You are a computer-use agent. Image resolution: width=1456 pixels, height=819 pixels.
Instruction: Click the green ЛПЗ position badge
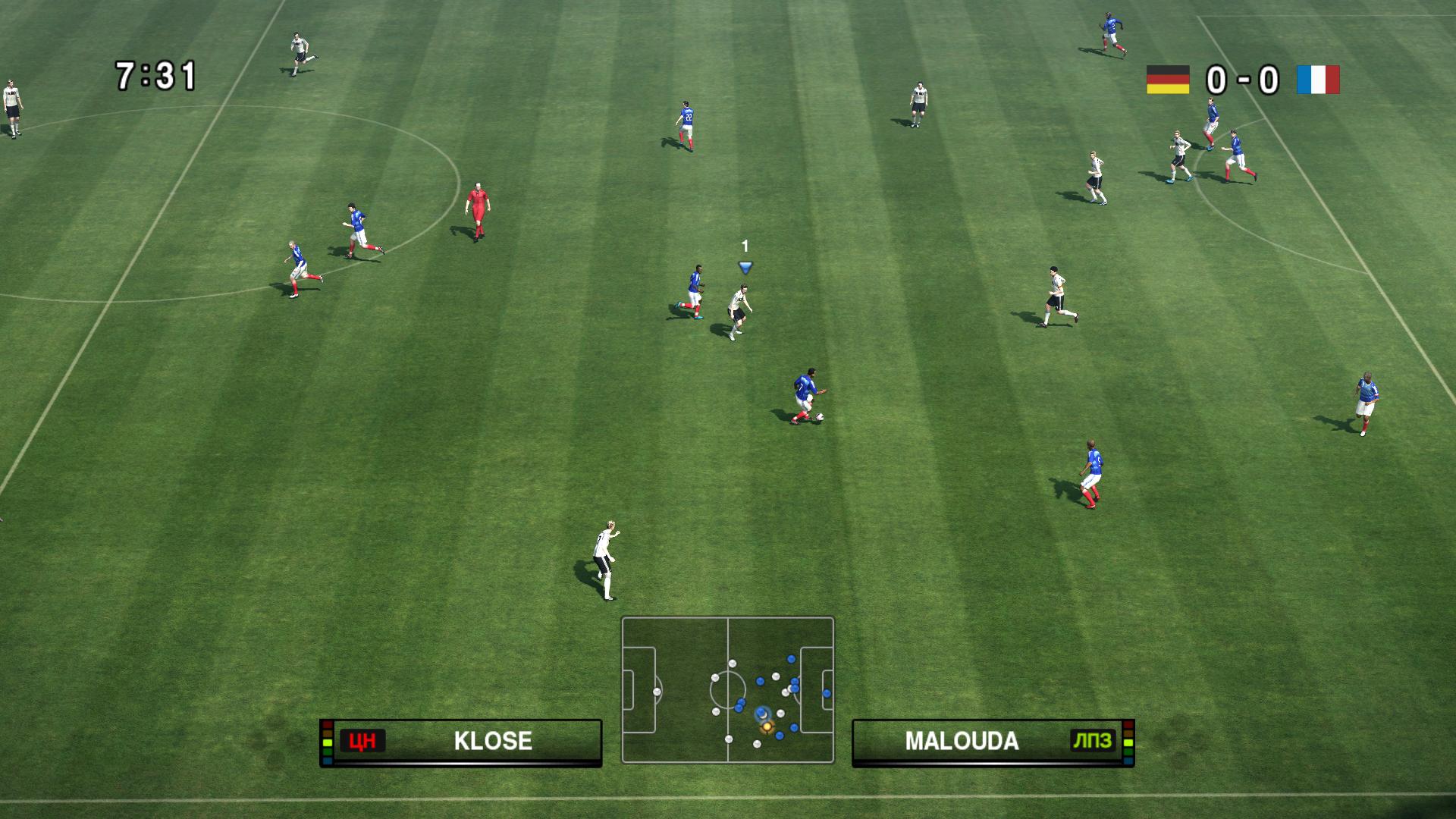1092,741
